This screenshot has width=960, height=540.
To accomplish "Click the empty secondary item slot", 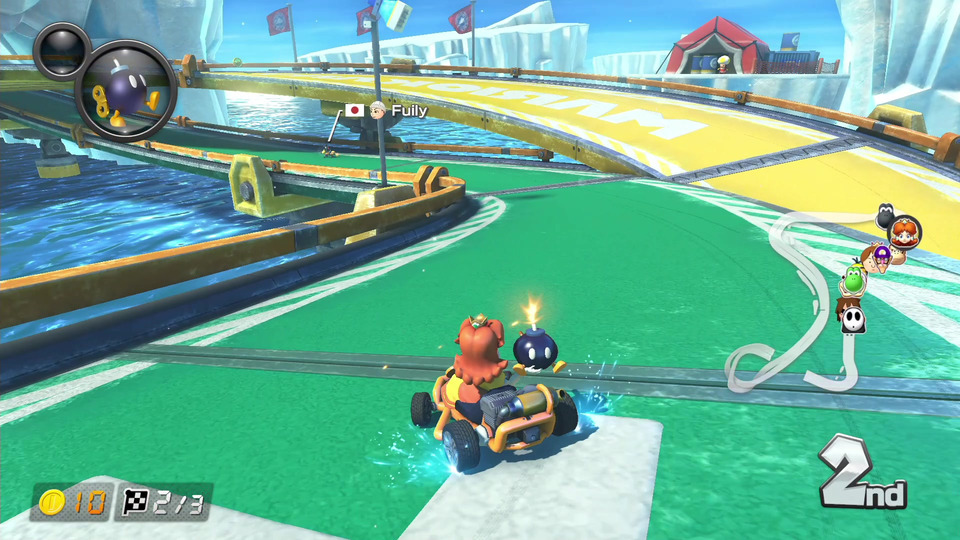I will [61, 49].
